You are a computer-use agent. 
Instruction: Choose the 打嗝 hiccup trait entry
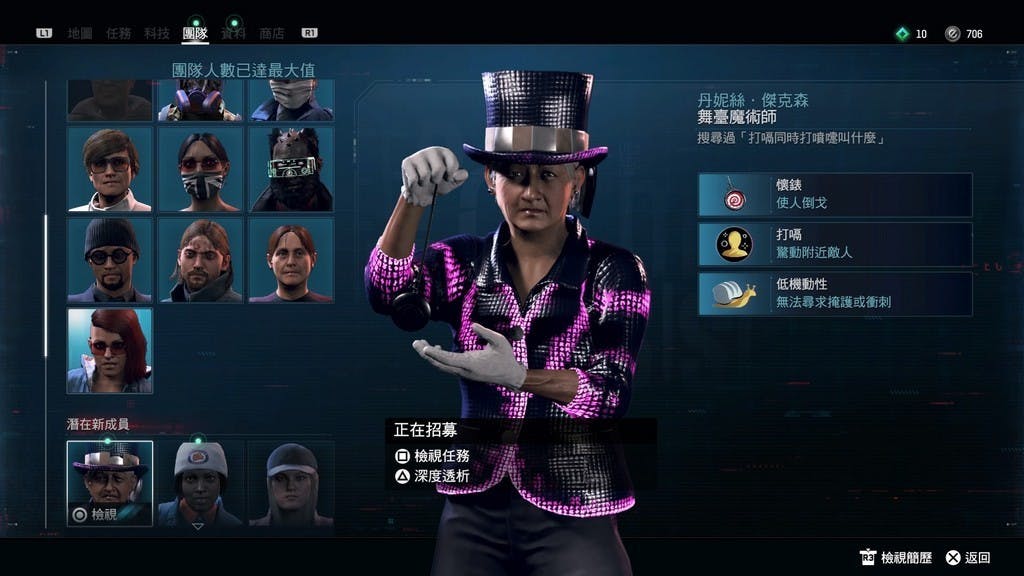[x=835, y=244]
